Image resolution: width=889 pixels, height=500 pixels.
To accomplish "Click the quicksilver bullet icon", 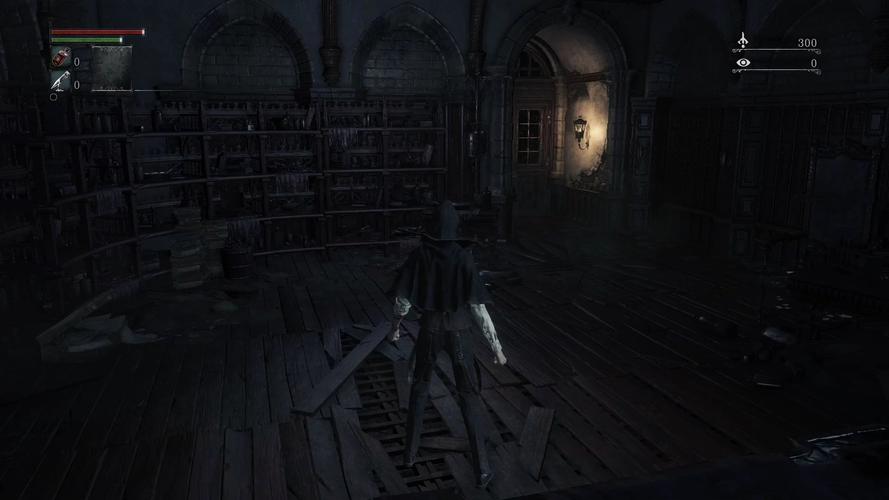I will point(60,82).
